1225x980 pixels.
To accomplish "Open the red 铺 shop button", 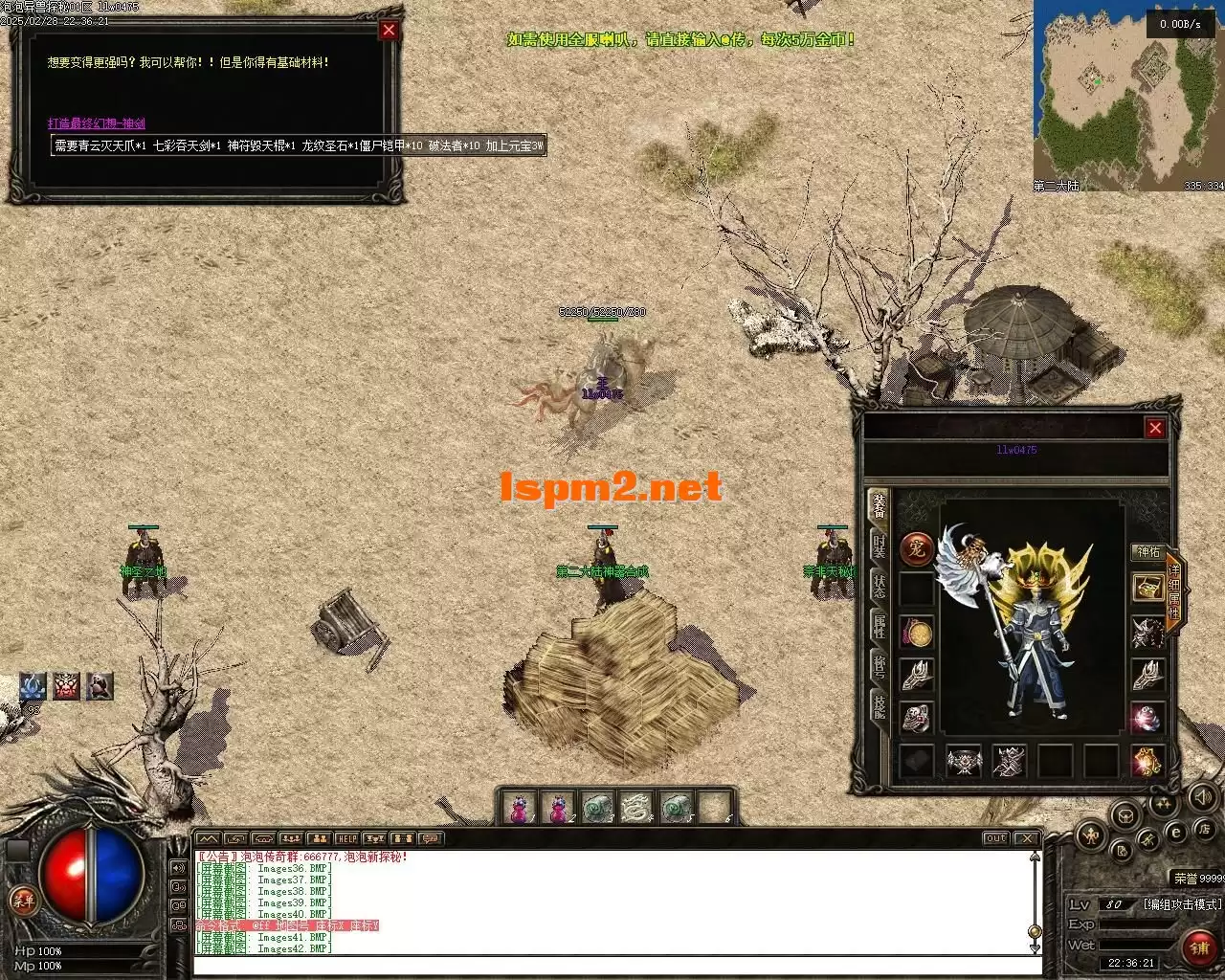I will (1199, 947).
